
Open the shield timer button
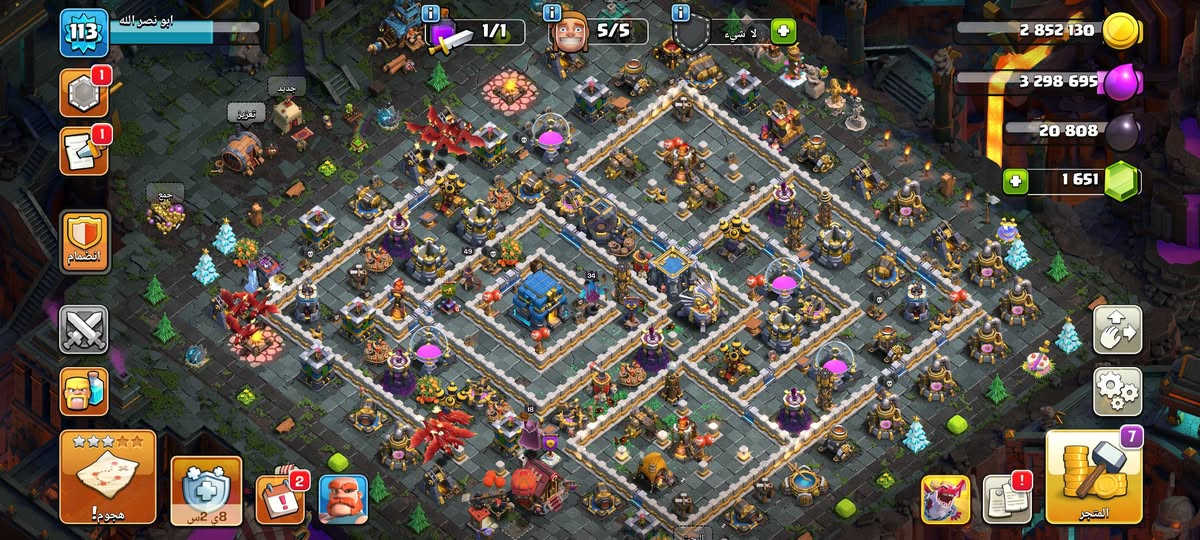tap(206, 490)
